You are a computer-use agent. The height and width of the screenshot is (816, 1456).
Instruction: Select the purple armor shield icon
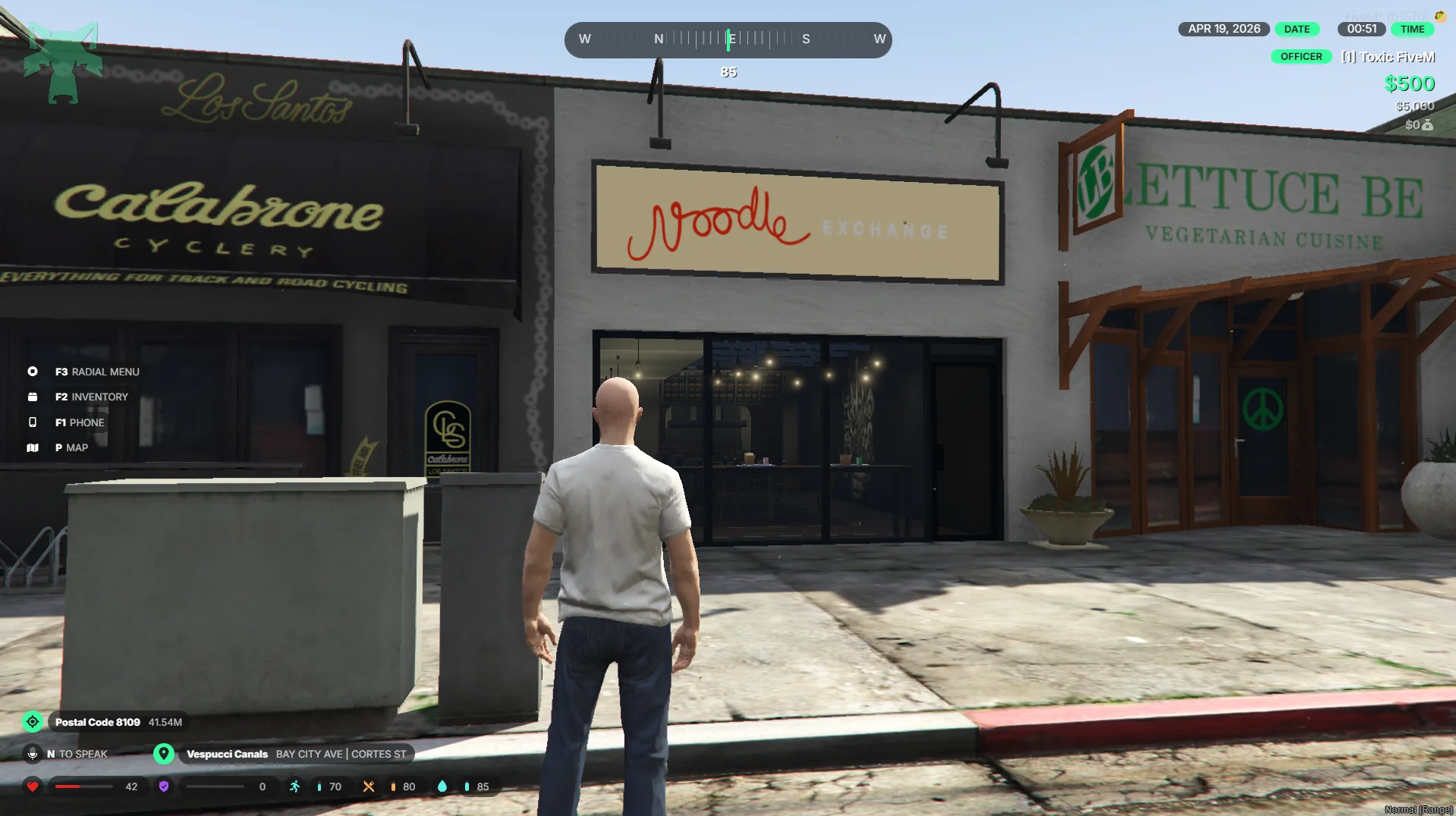coord(164,786)
